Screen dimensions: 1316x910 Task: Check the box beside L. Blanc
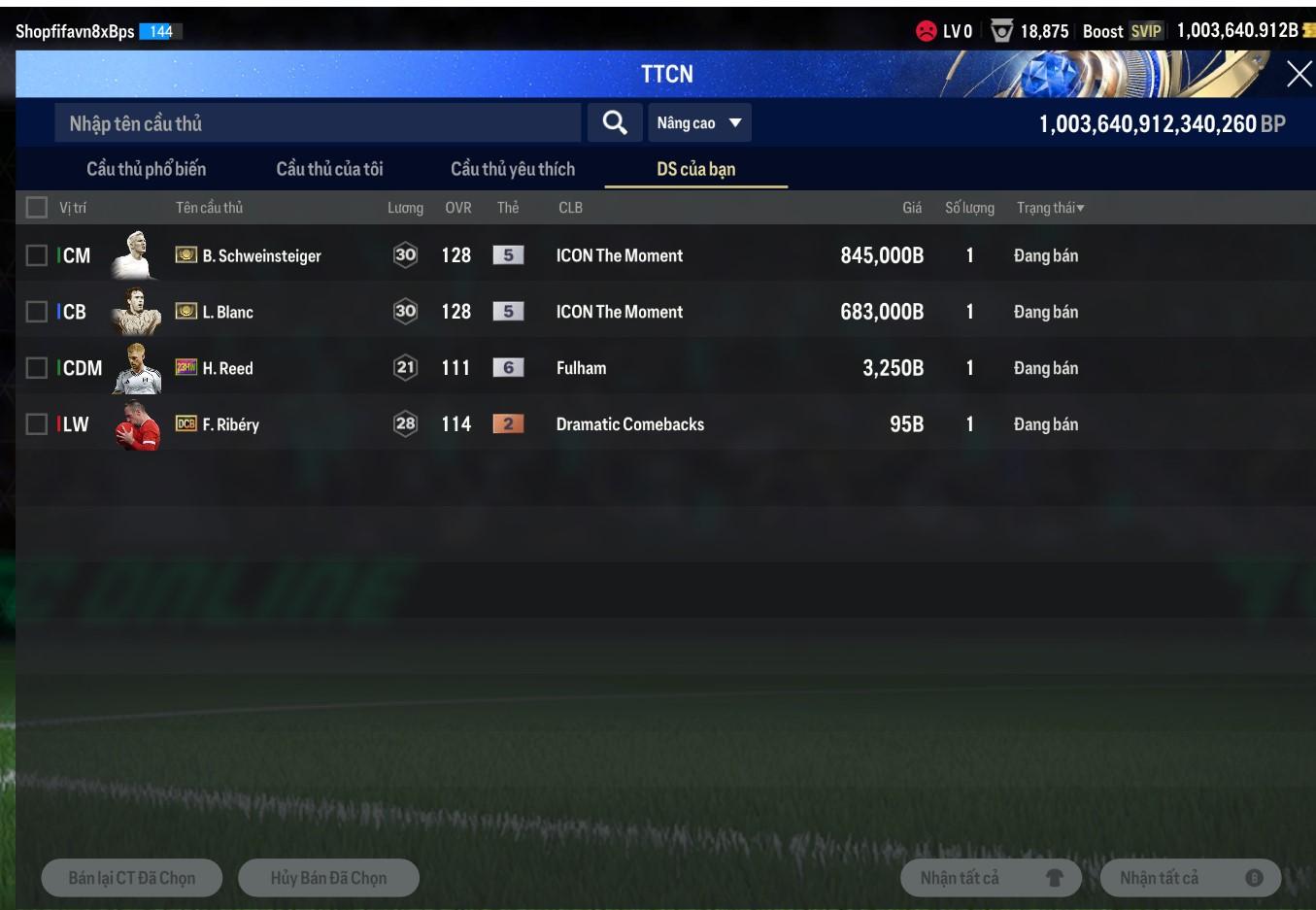[37, 312]
